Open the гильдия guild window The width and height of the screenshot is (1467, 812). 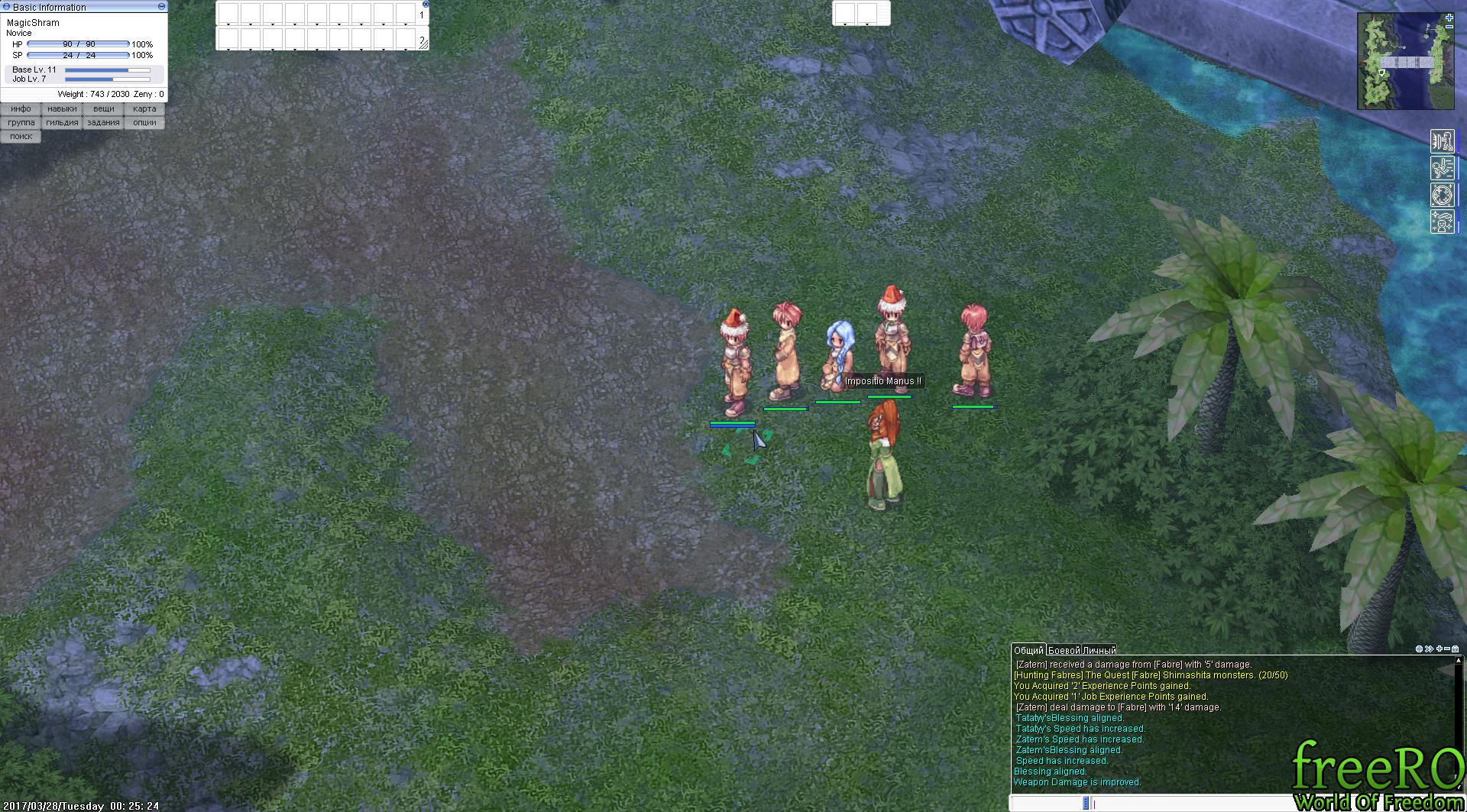click(62, 123)
